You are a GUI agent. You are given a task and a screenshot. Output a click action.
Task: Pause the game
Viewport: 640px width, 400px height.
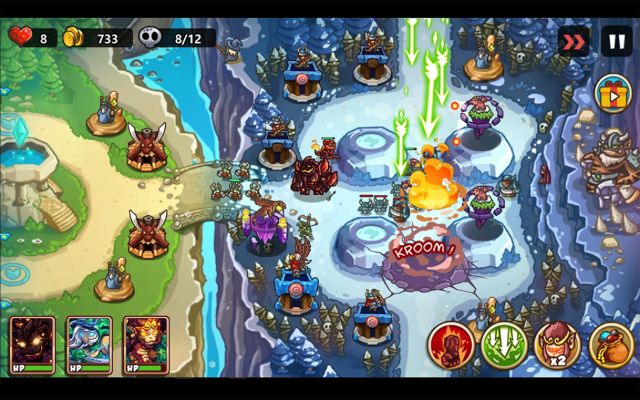click(615, 42)
